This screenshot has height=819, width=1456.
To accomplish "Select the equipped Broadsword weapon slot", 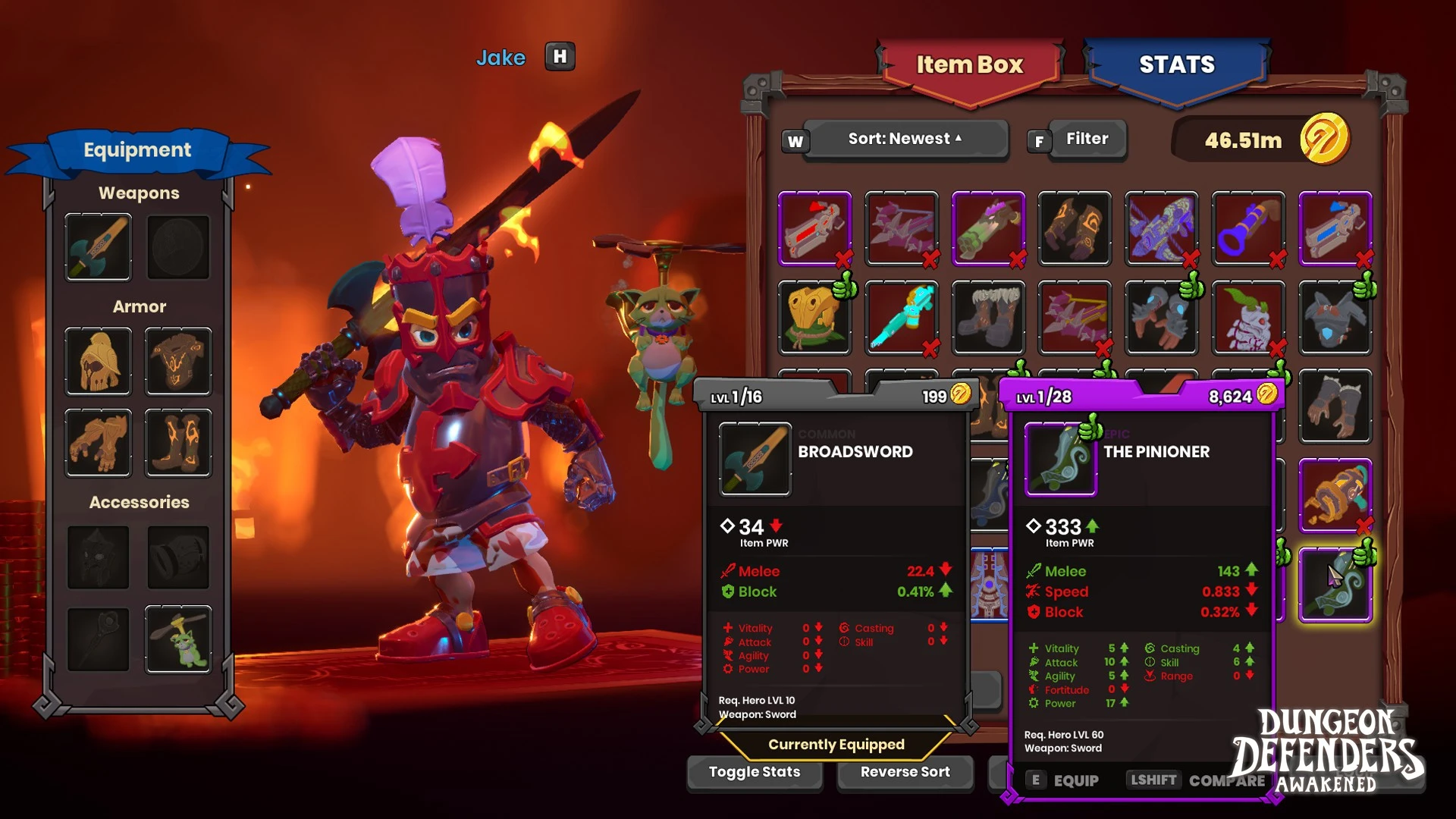I will point(98,247).
